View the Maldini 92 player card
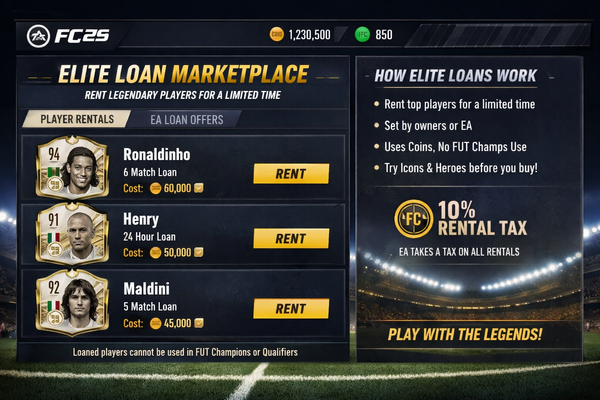600x400 pixels. 72,302
